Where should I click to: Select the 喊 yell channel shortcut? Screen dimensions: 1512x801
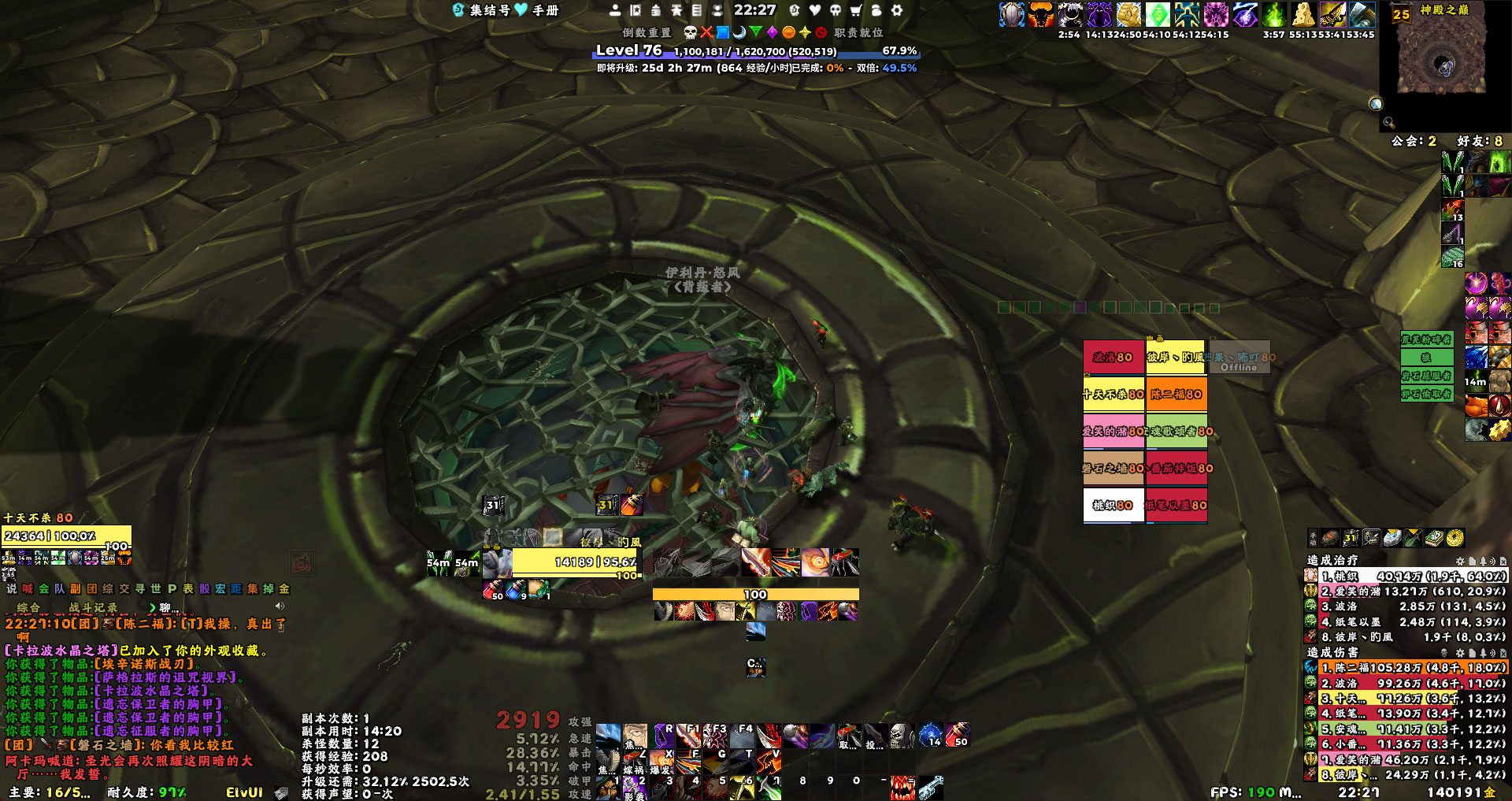[28, 588]
